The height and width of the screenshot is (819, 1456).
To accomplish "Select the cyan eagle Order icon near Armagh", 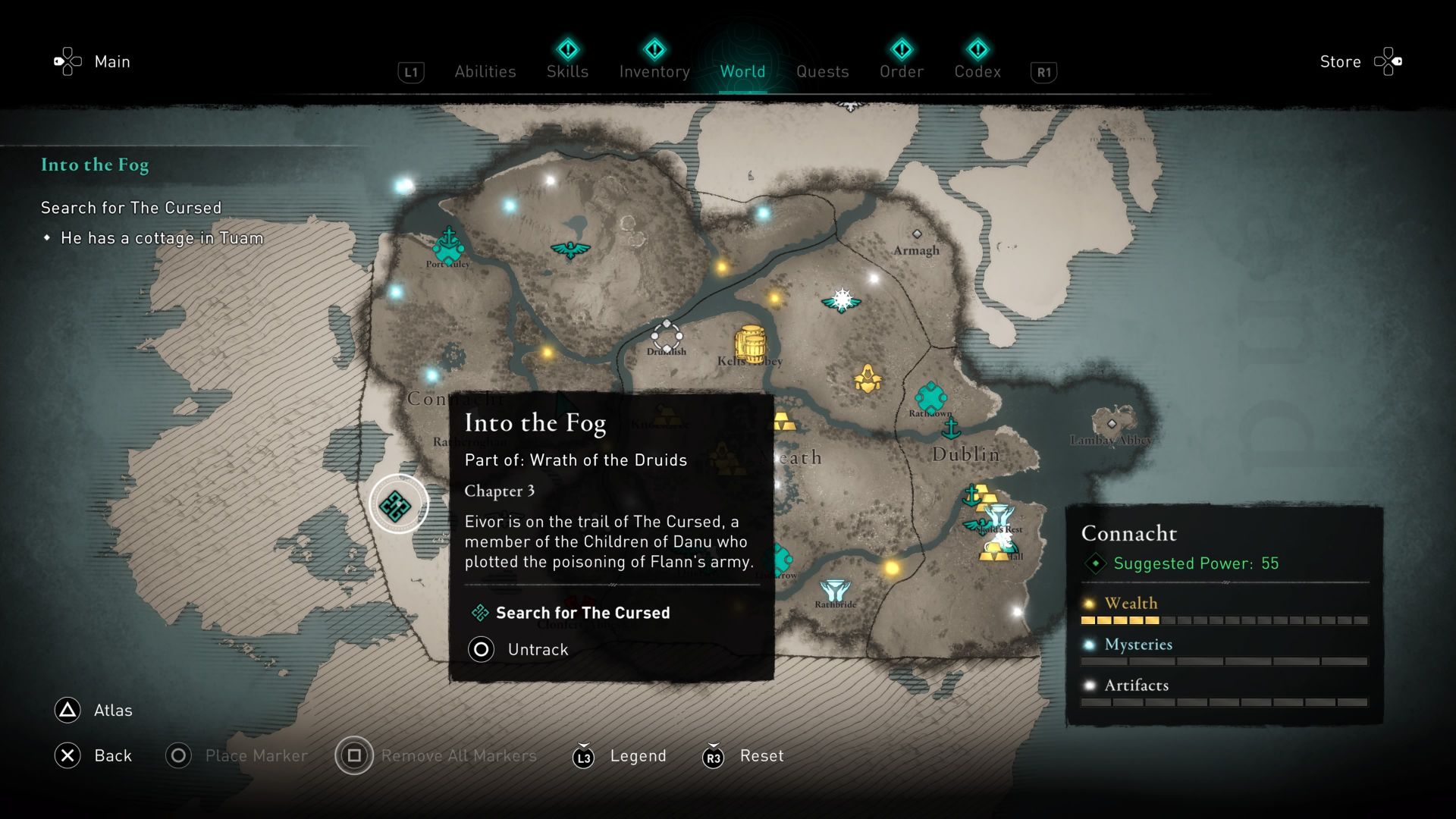I will 842,300.
